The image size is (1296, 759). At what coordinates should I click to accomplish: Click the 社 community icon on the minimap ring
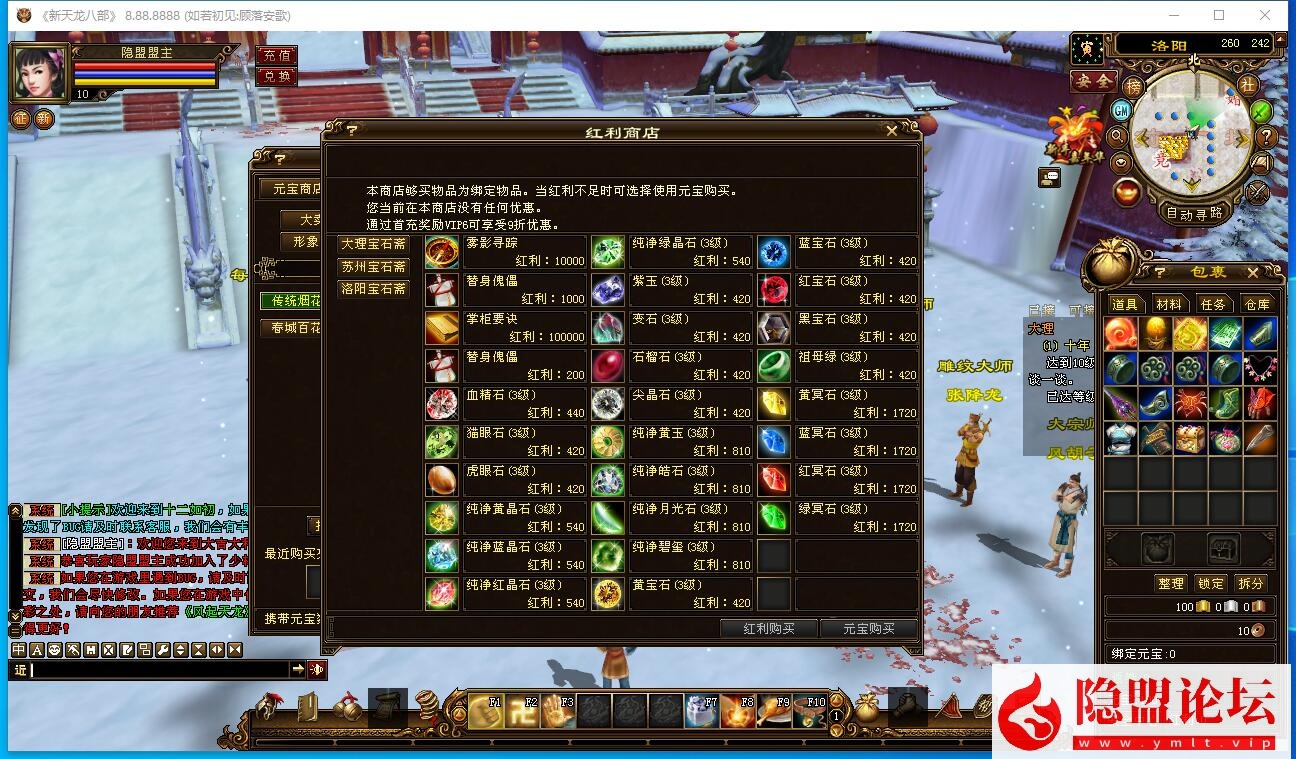1249,84
